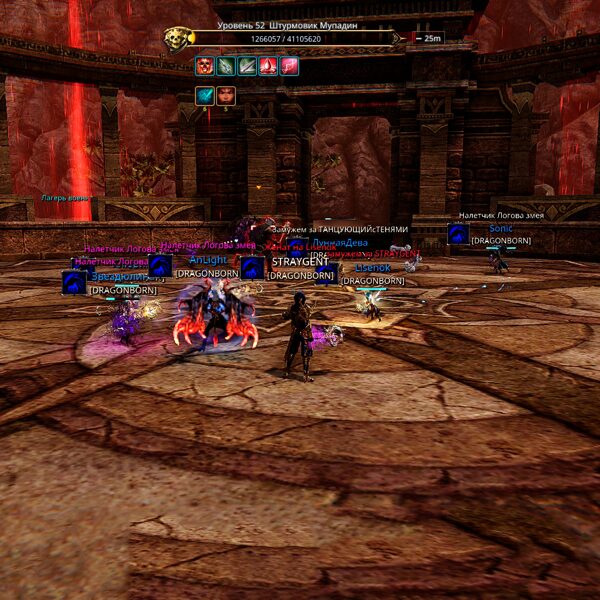Screen dimensions: 600x600
Task: Select the flaming skull debuff icon
Action: 204,66
